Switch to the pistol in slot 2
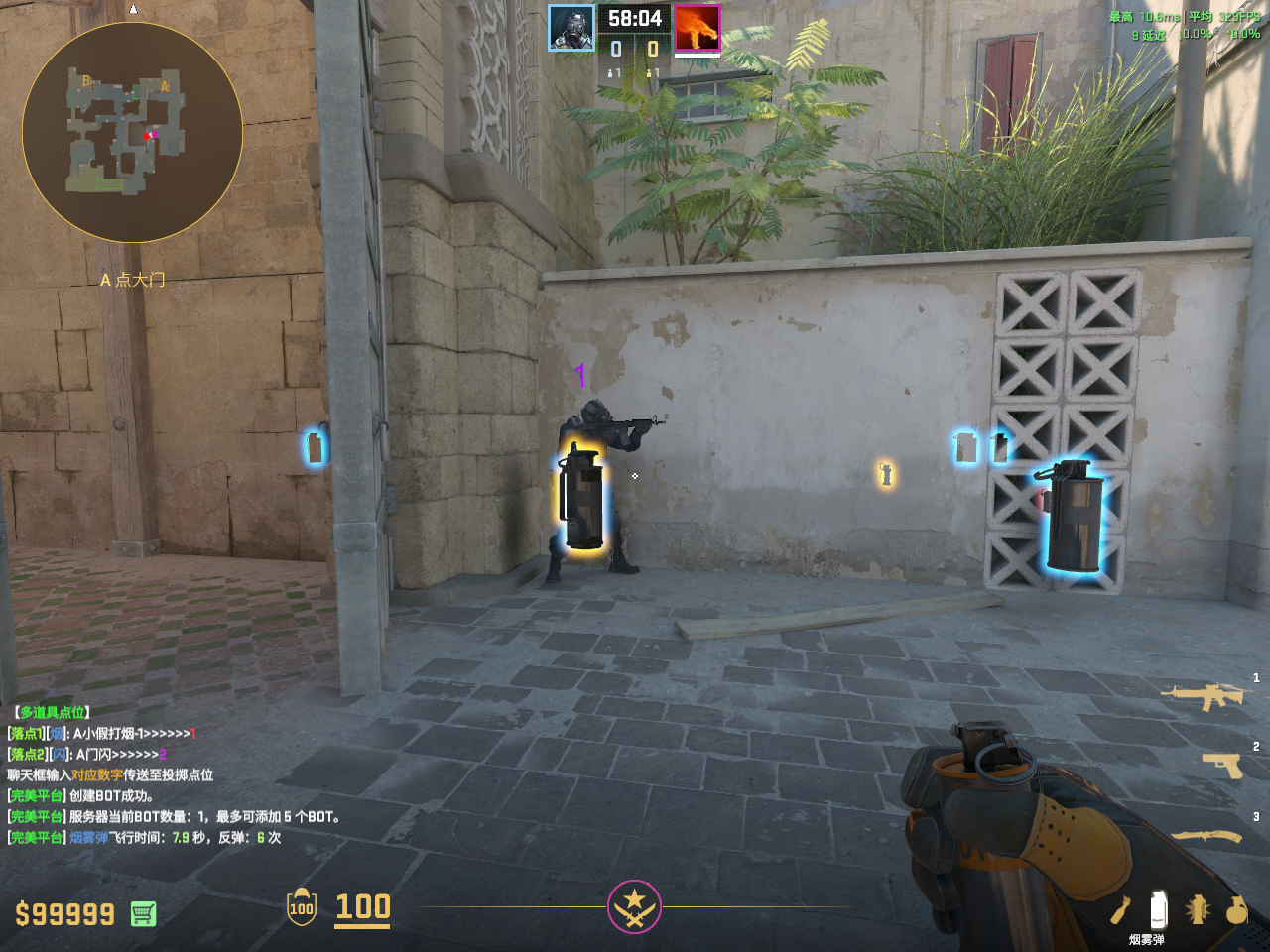This screenshot has height=952, width=1270. pos(1221,765)
